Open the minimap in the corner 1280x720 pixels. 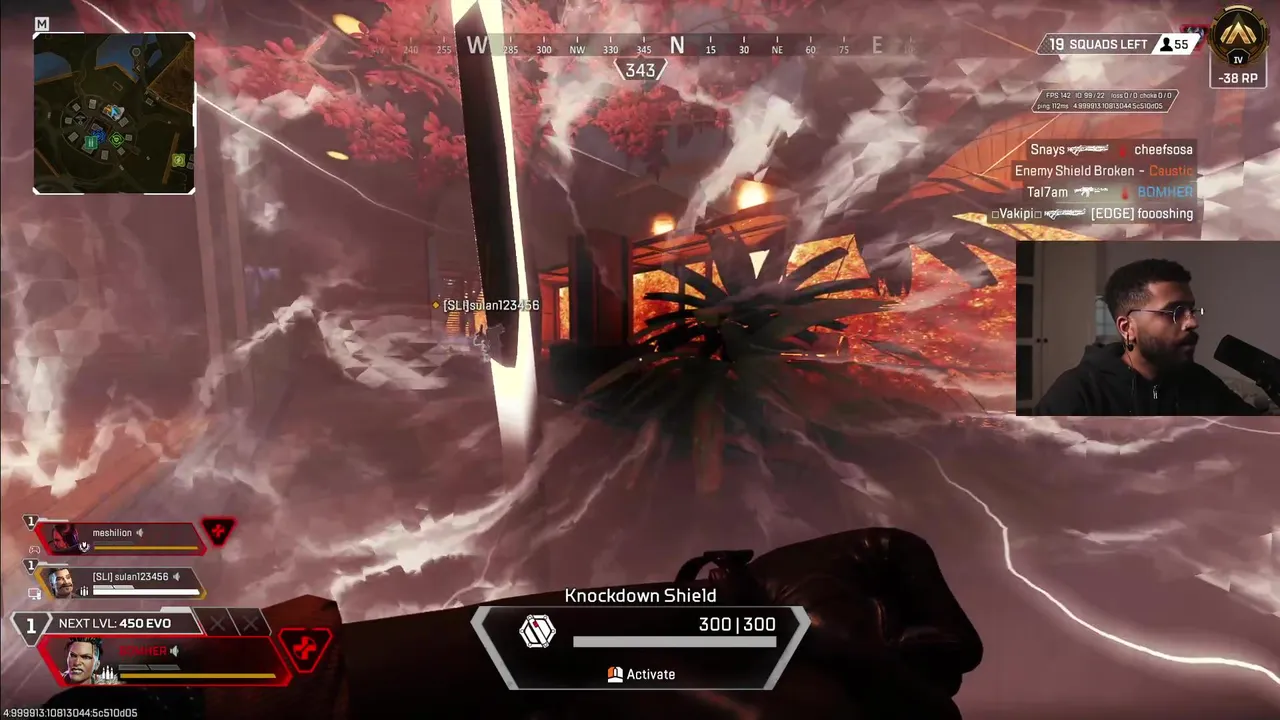[x=114, y=113]
